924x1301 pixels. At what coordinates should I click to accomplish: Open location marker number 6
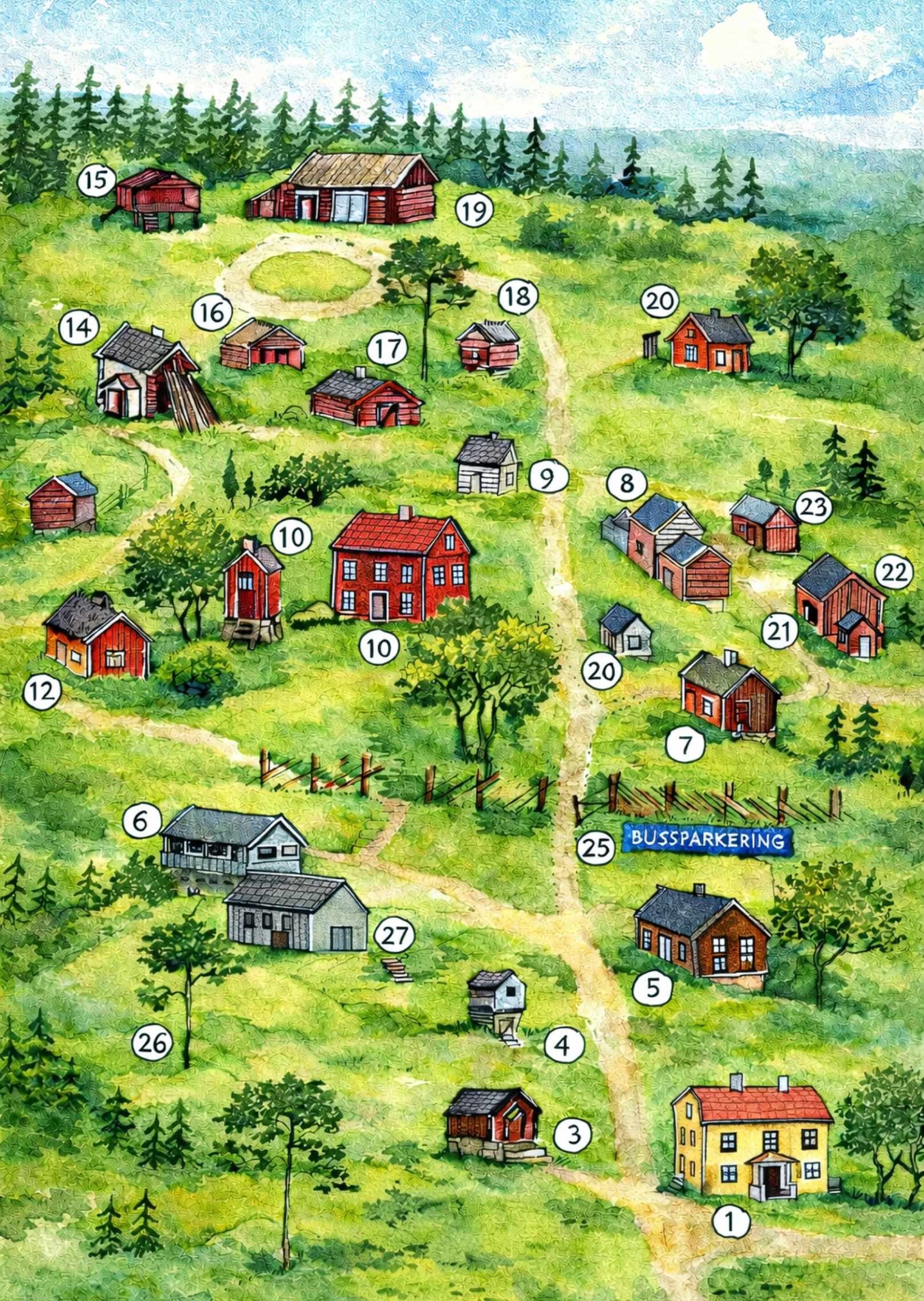click(x=141, y=821)
